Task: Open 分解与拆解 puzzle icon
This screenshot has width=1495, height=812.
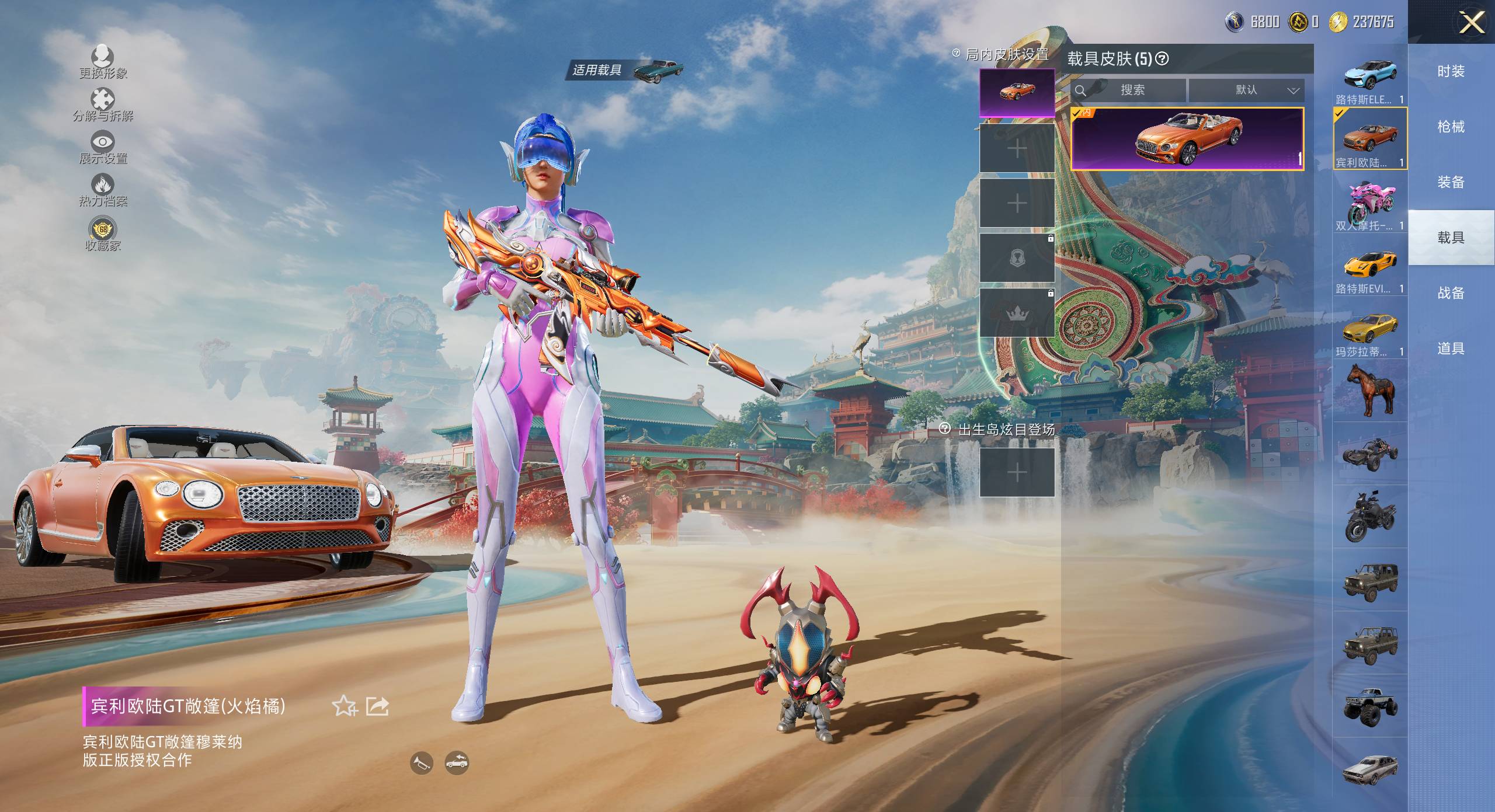Action: coord(103,99)
